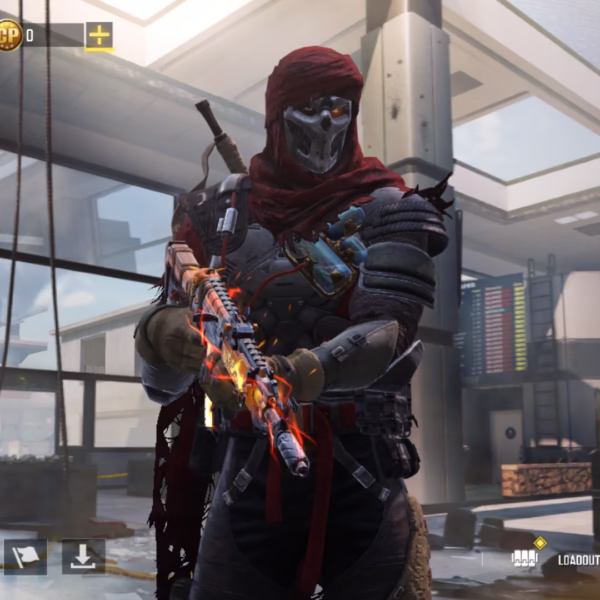Click the gold CP currency coin

9,37
